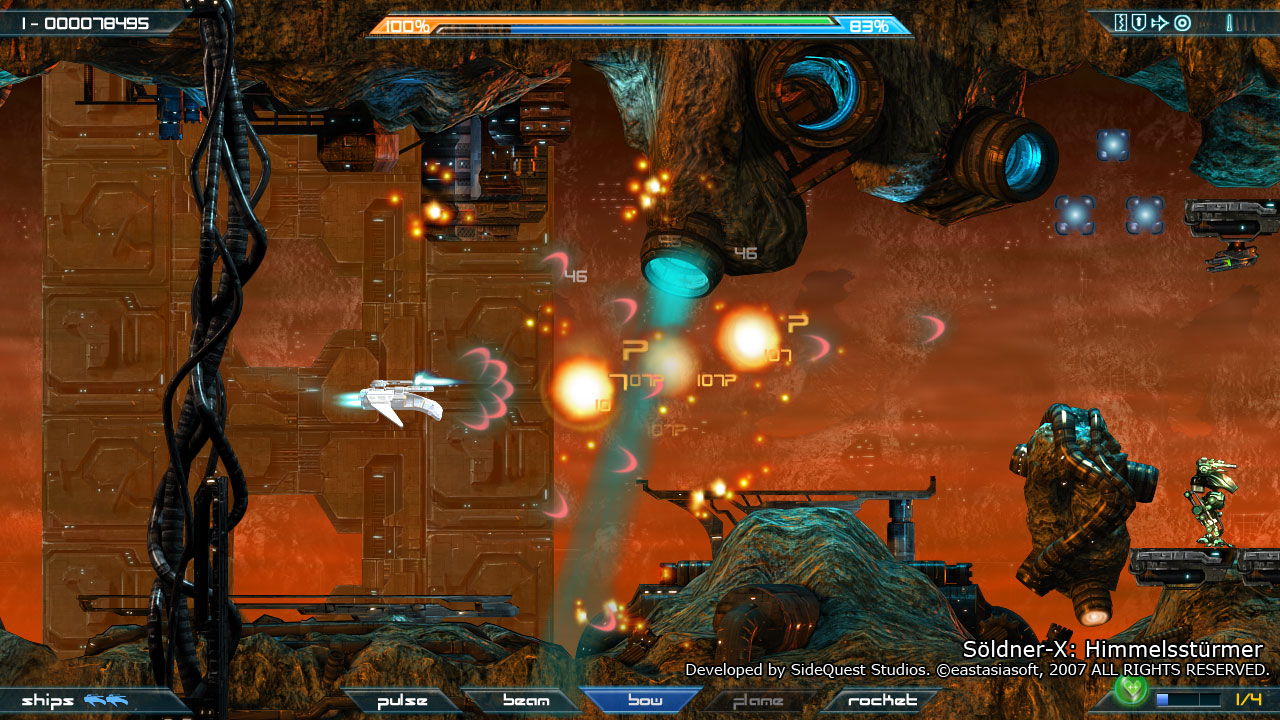Activate the shield power-up icon

[x=1138, y=21]
